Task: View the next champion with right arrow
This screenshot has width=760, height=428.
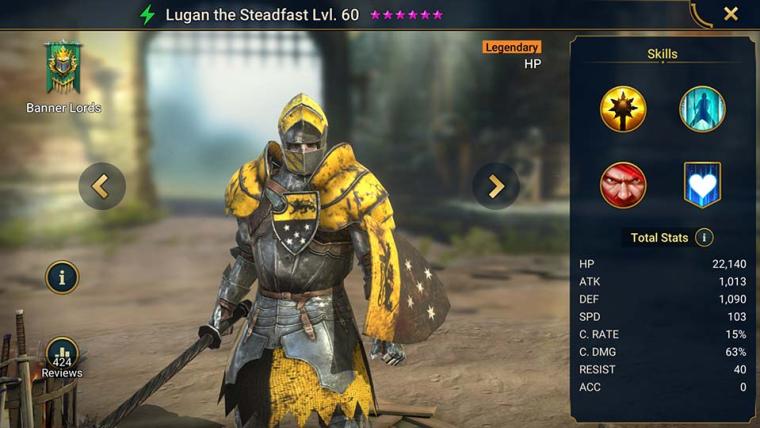Action: 496,185
